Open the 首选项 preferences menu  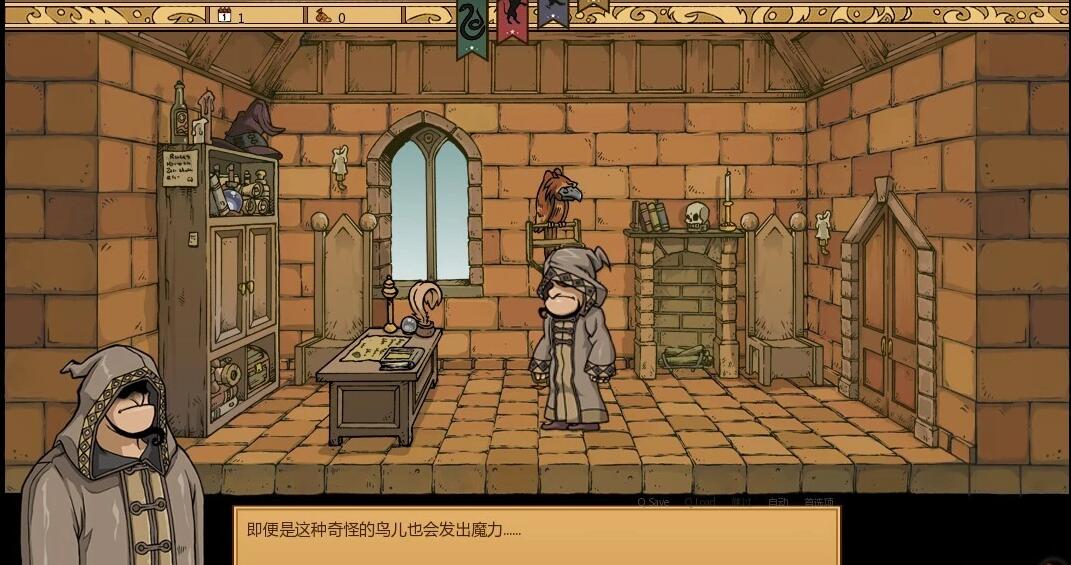(818, 502)
